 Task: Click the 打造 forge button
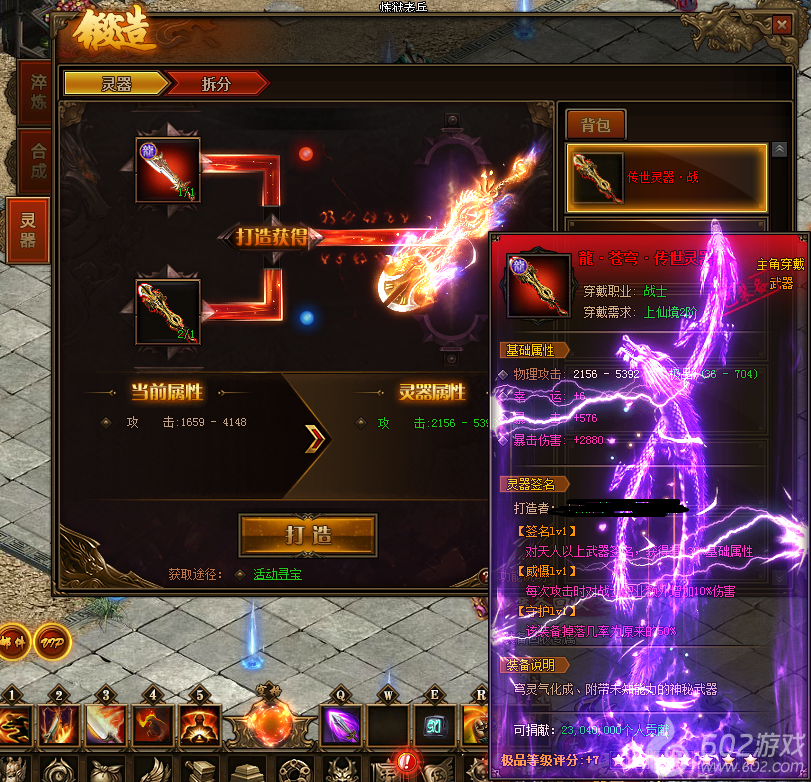pos(308,534)
